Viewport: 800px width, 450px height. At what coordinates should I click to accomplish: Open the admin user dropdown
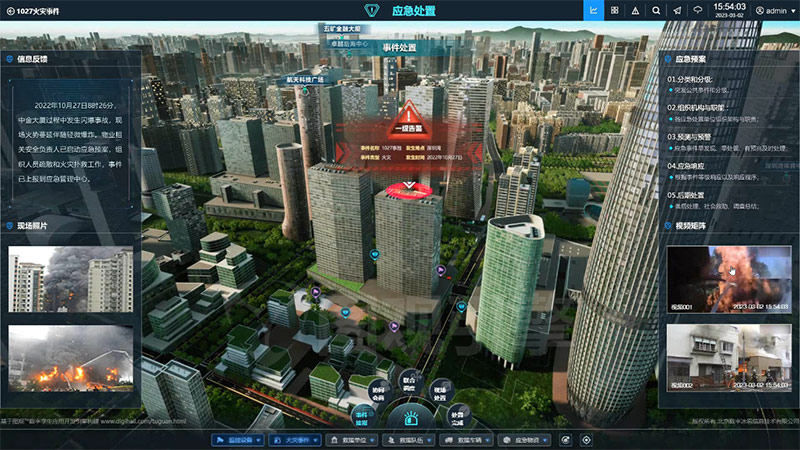(771, 10)
